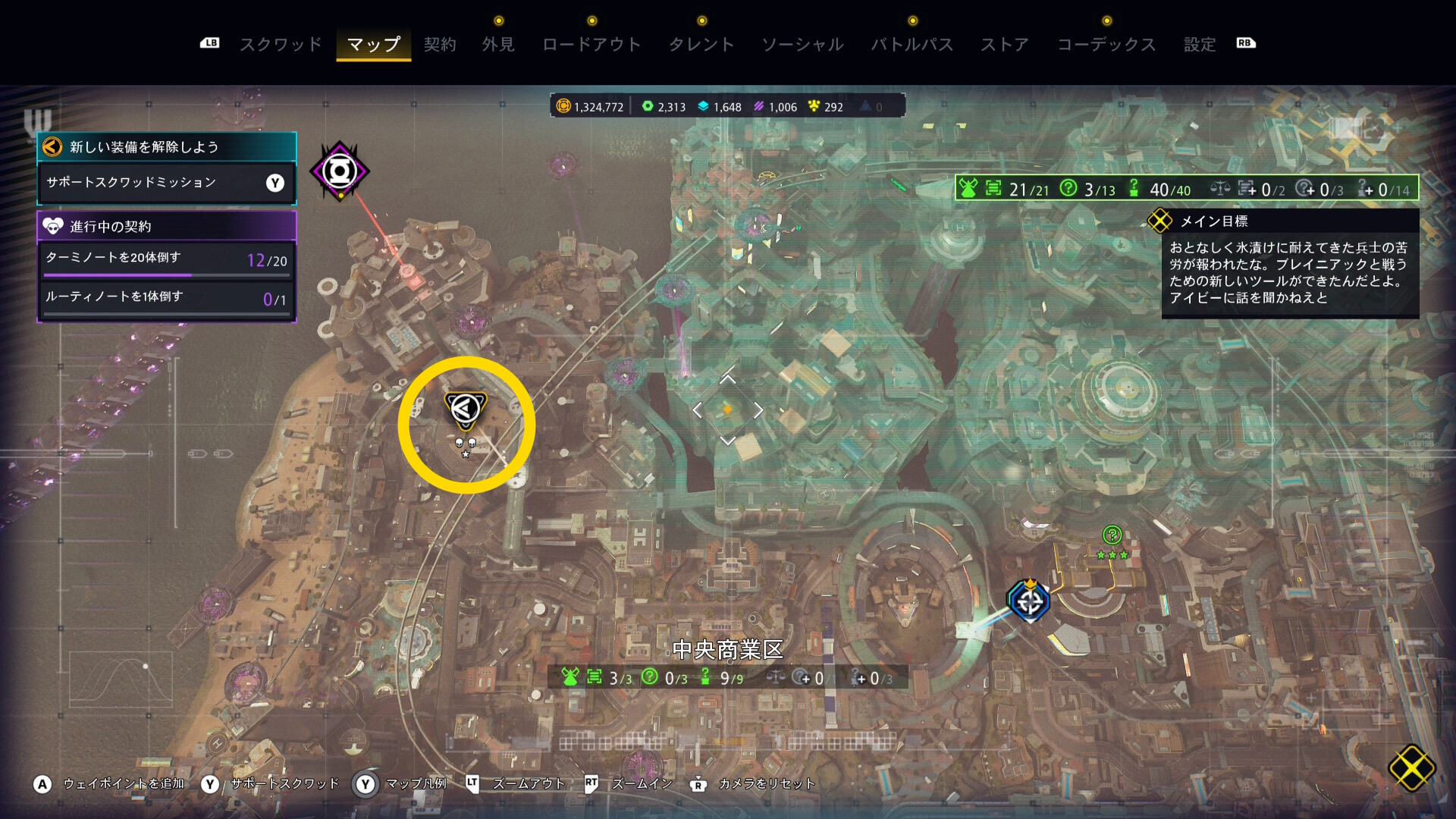
Task: Switch to the タレント tab
Action: (701, 45)
